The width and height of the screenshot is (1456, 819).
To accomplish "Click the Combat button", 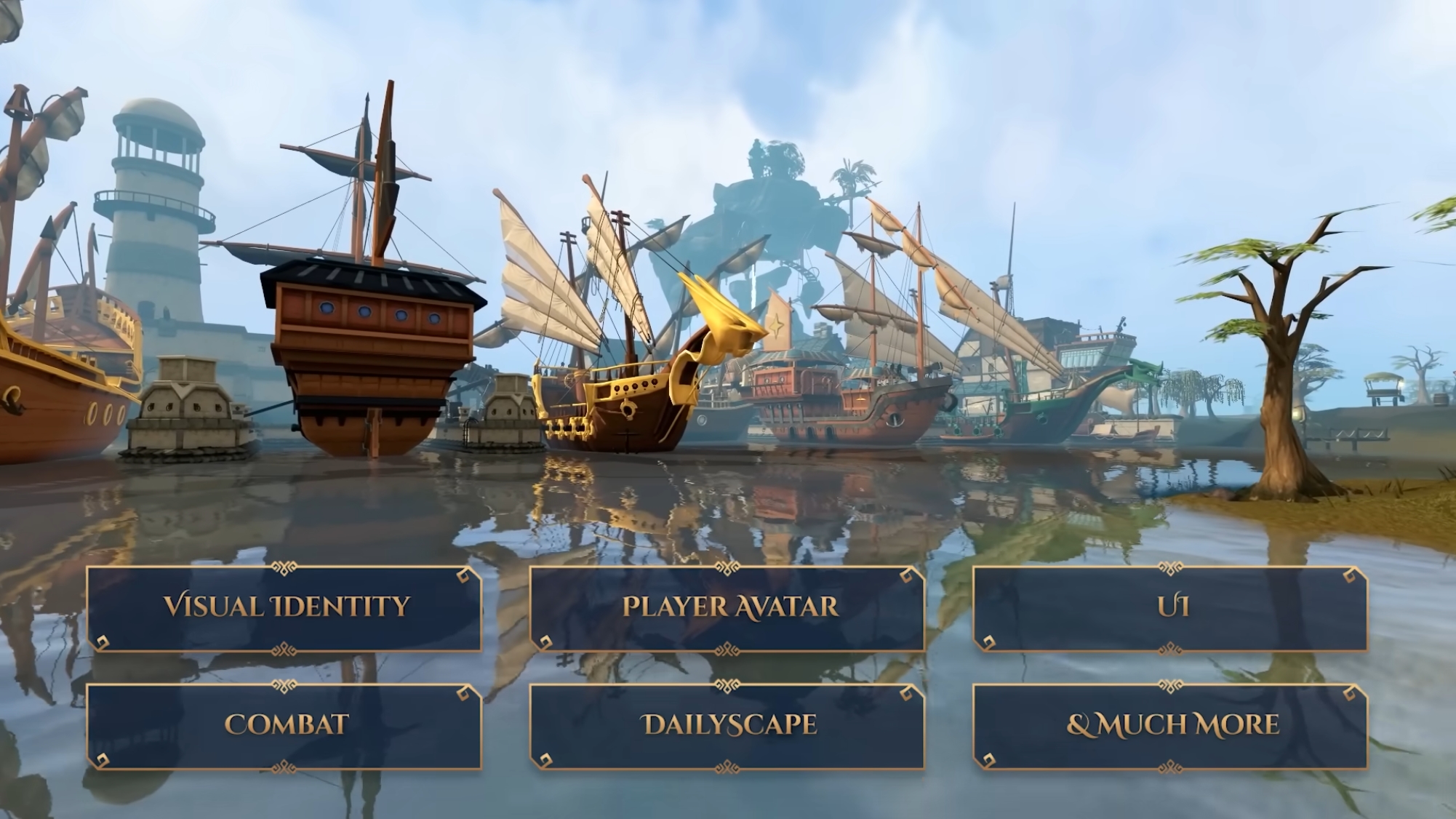I will 284,726.
